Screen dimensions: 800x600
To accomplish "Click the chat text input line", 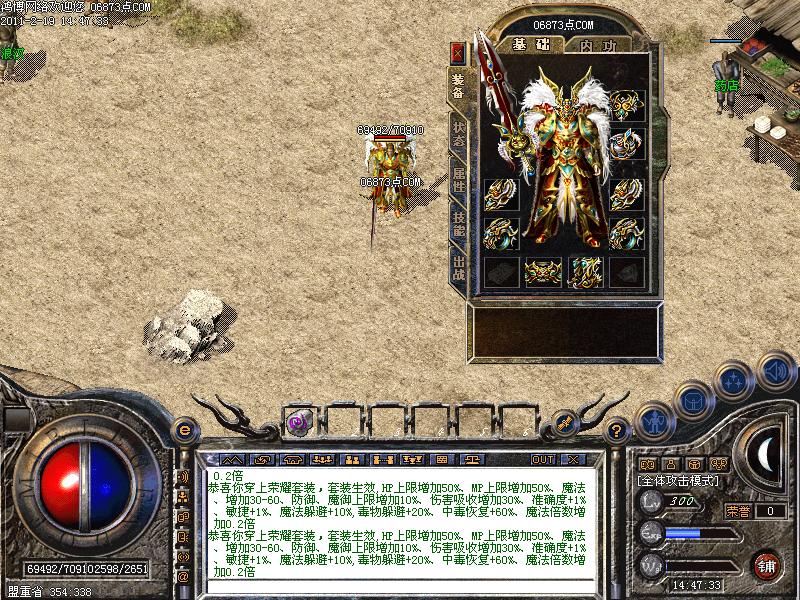I will 400,588.
